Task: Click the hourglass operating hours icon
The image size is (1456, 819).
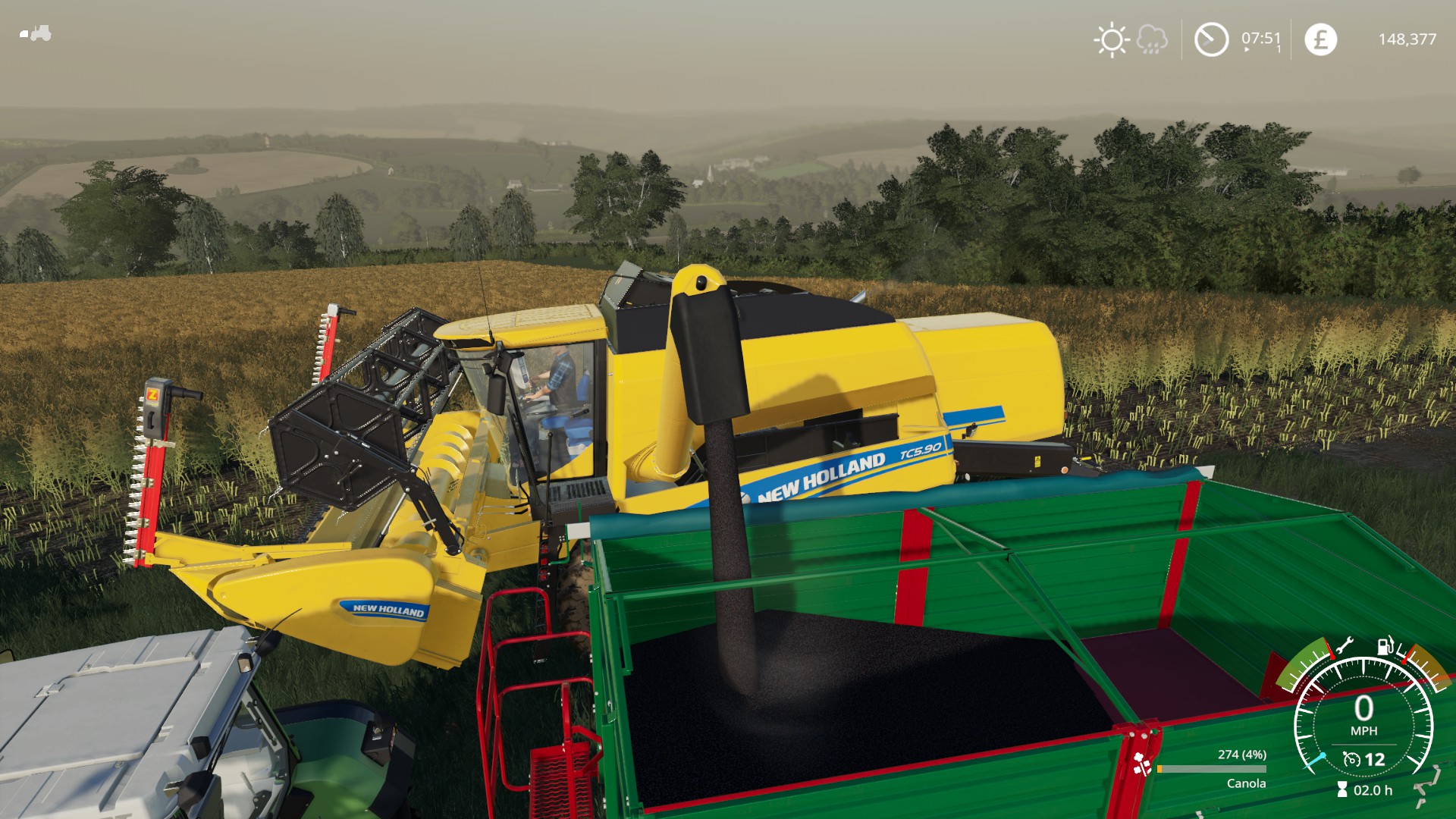Action: [1342, 790]
